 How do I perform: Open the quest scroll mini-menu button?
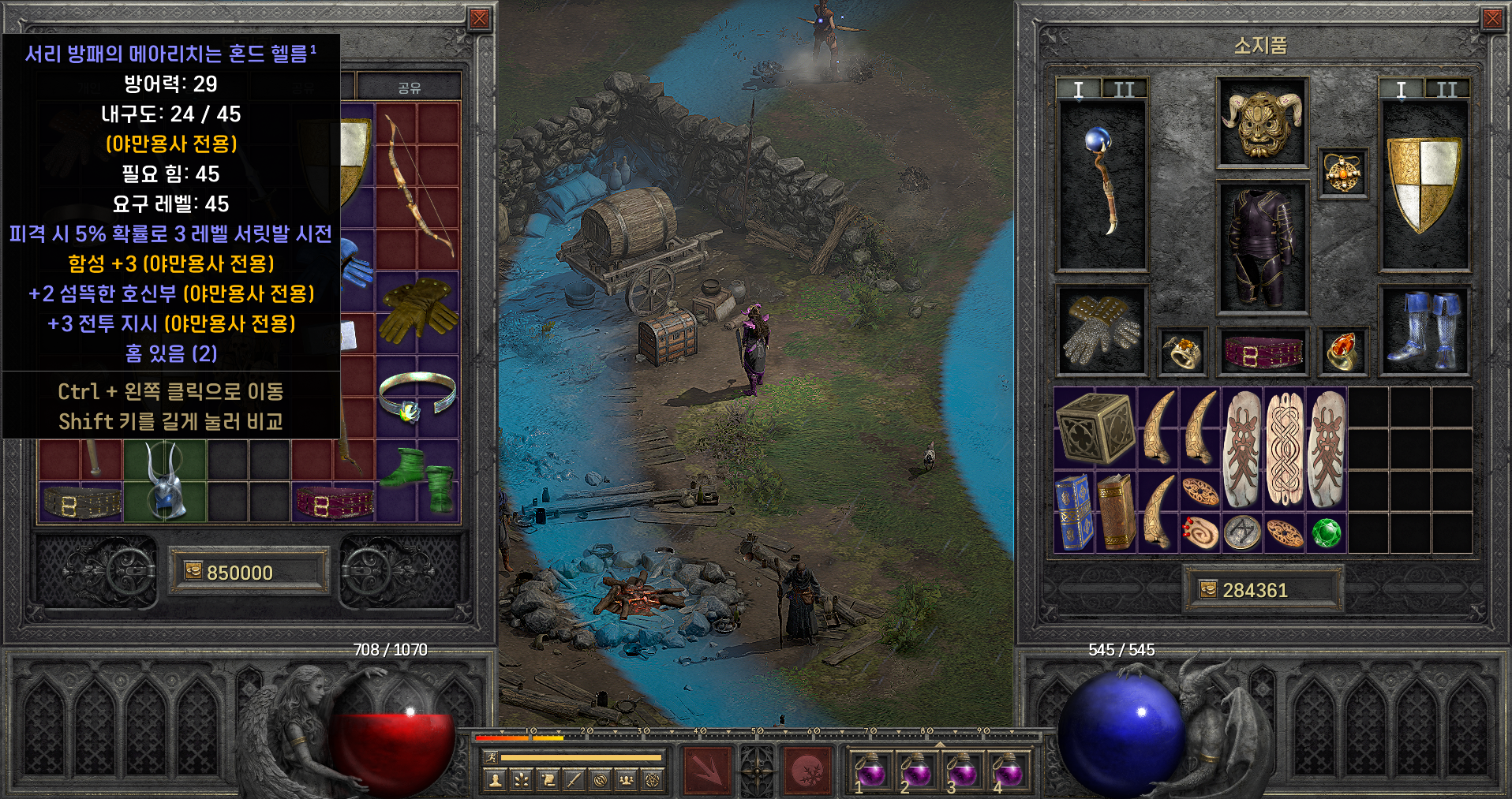(548, 780)
